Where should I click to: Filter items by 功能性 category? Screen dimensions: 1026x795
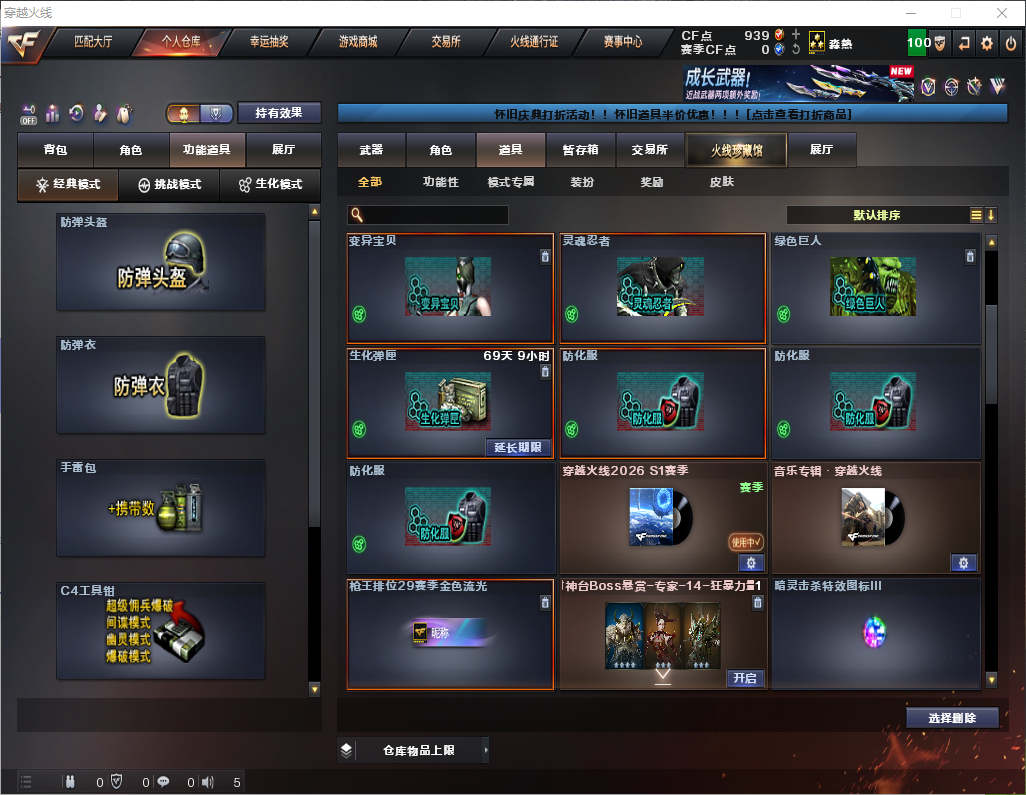[440, 182]
